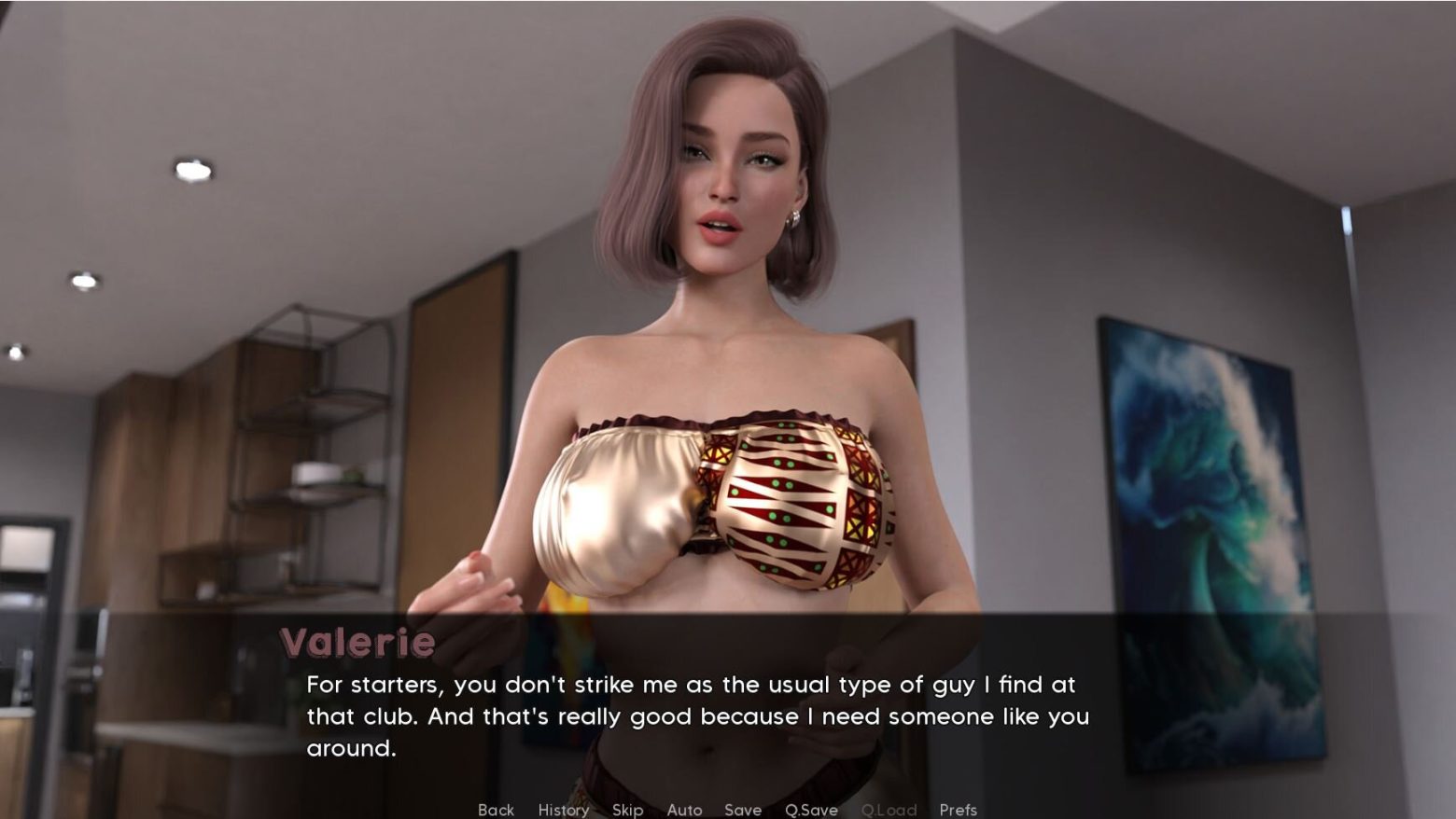
Task: Activate Skip mode
Action: tap(627, 810)
